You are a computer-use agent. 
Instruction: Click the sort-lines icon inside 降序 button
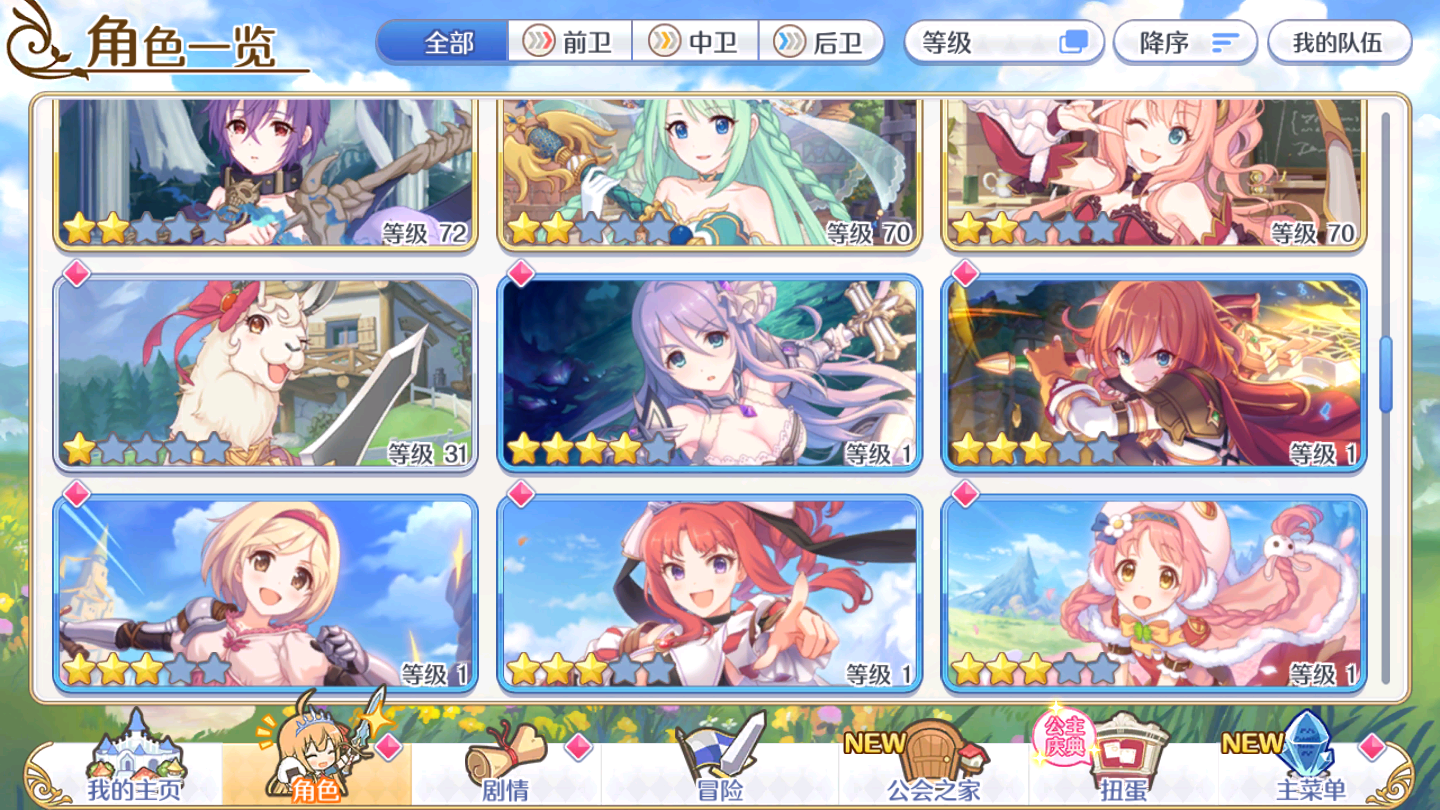click(x=1227, y=42)
